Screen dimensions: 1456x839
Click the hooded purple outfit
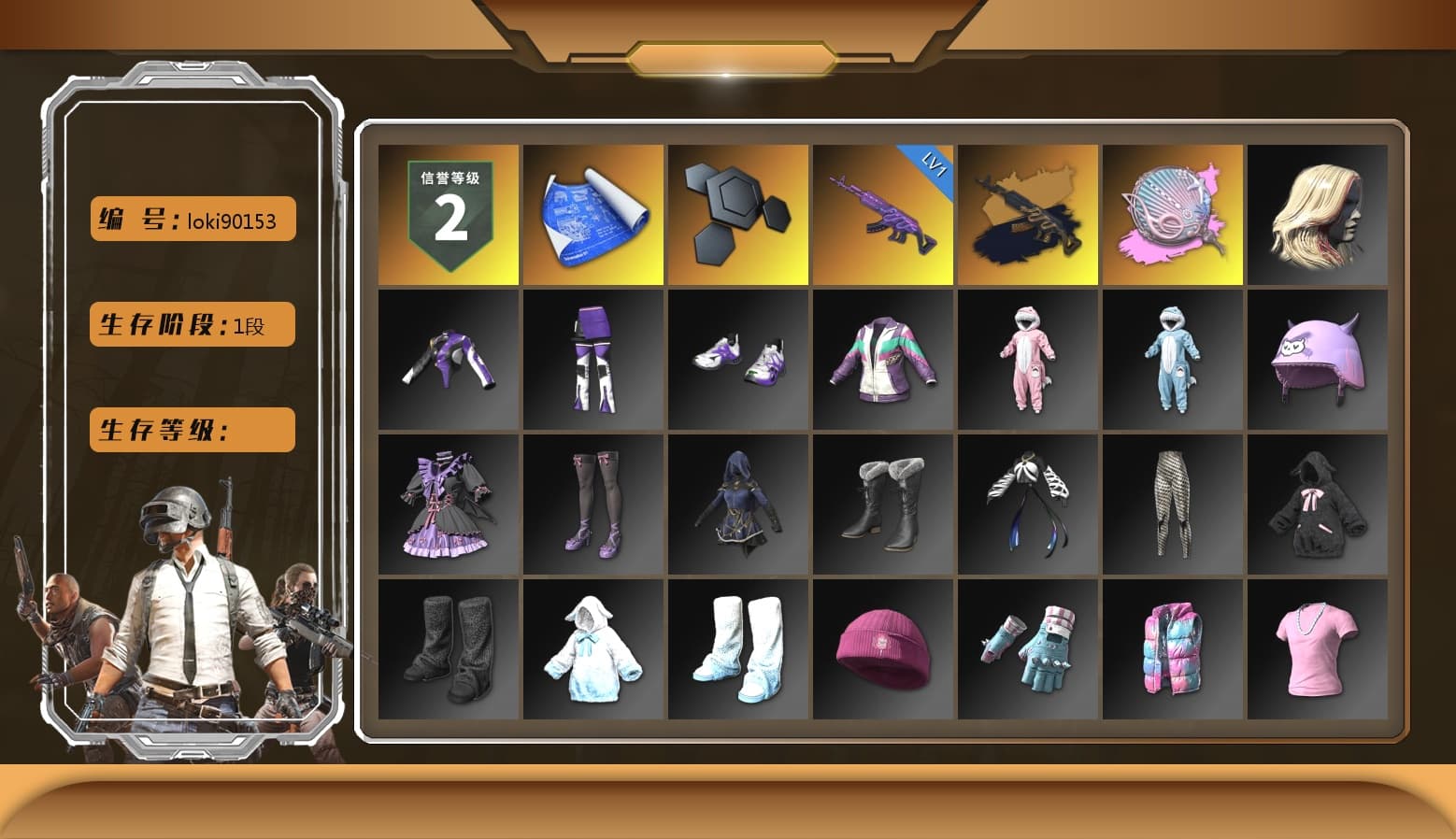pyautogui.click(x=737, y=505)
